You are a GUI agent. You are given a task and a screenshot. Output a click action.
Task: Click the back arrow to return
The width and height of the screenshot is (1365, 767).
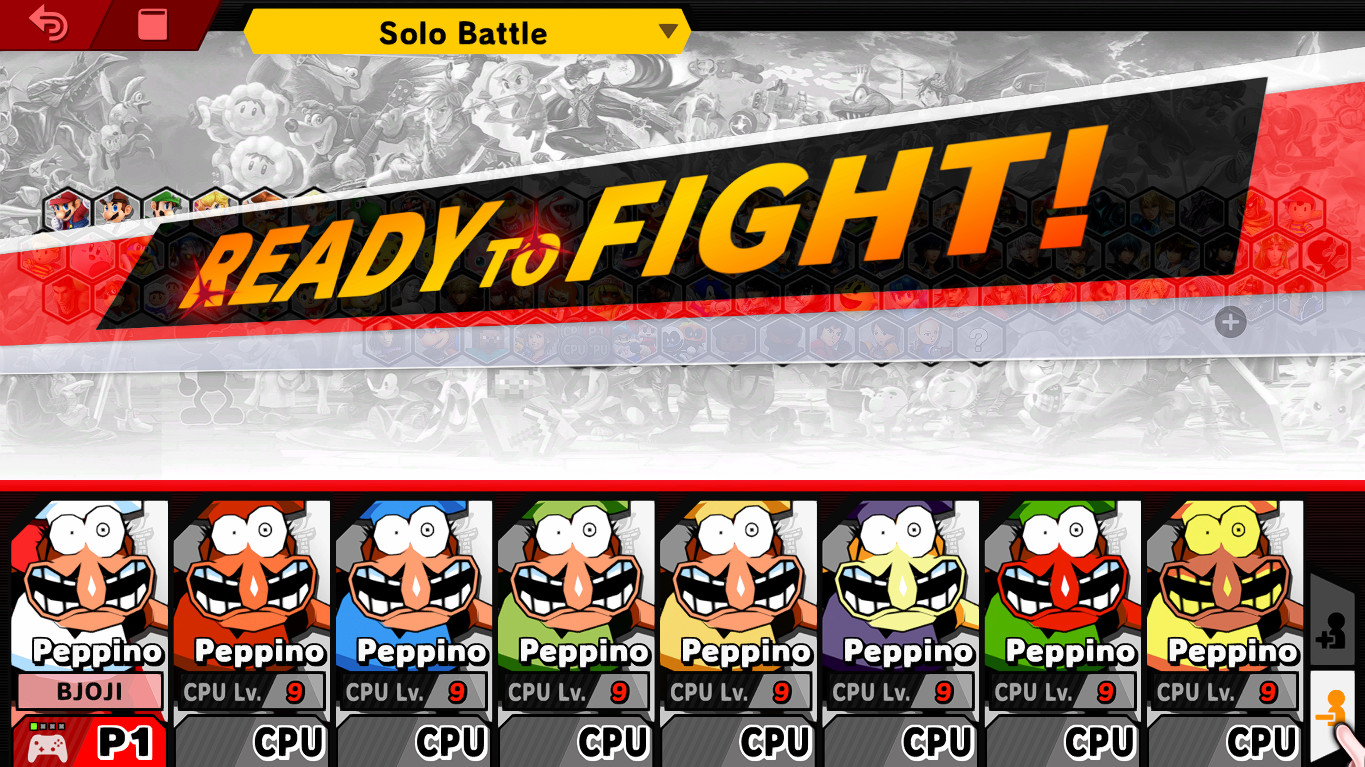point(47,24)
